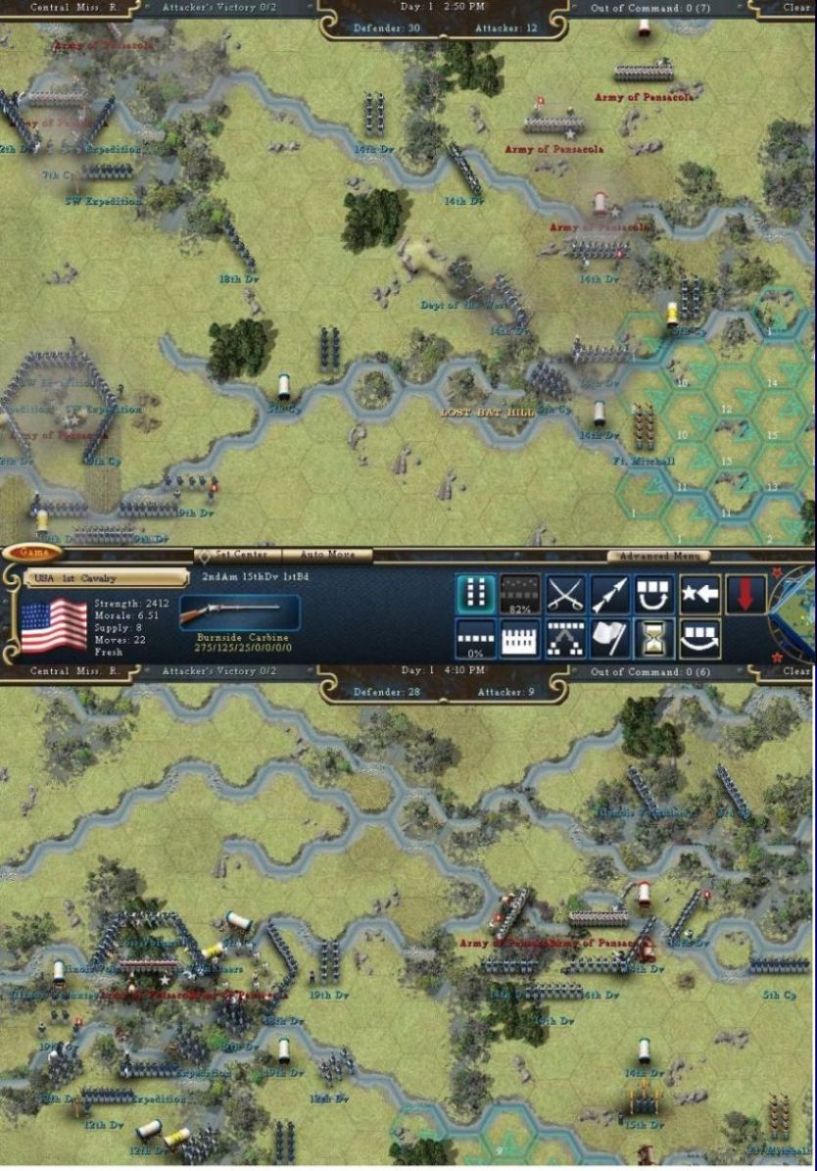Choose the diagonal arrow fire icon
Viewport: 817px width, 1171px height.
coord(610,594)
